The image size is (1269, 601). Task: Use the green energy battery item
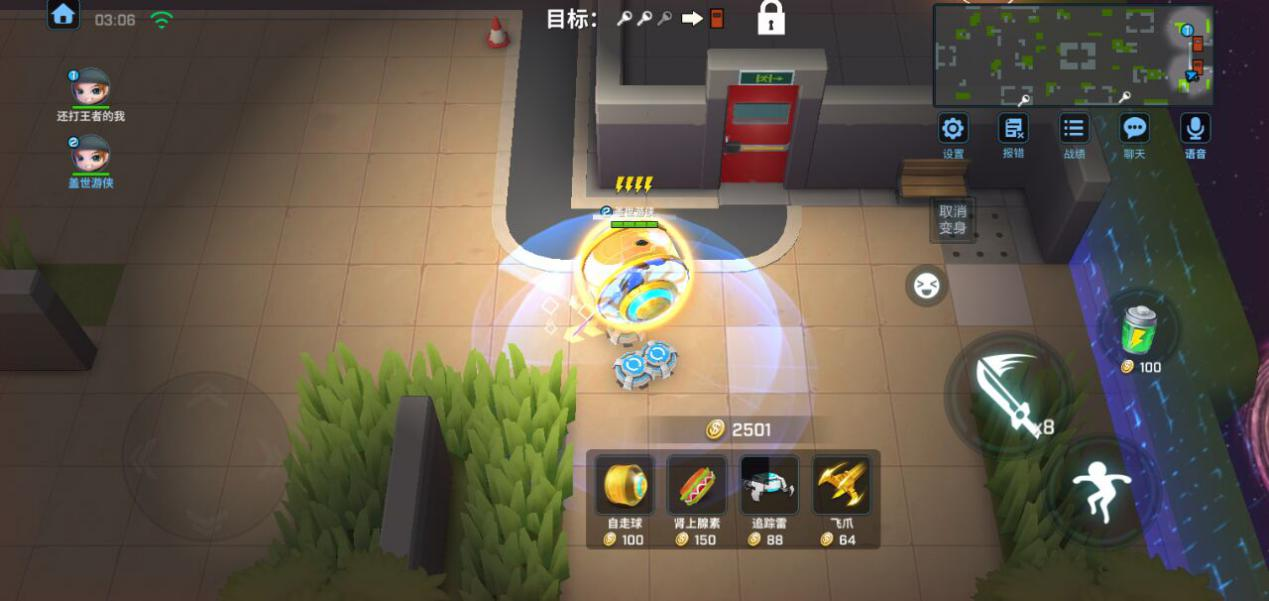point(1141,329)
